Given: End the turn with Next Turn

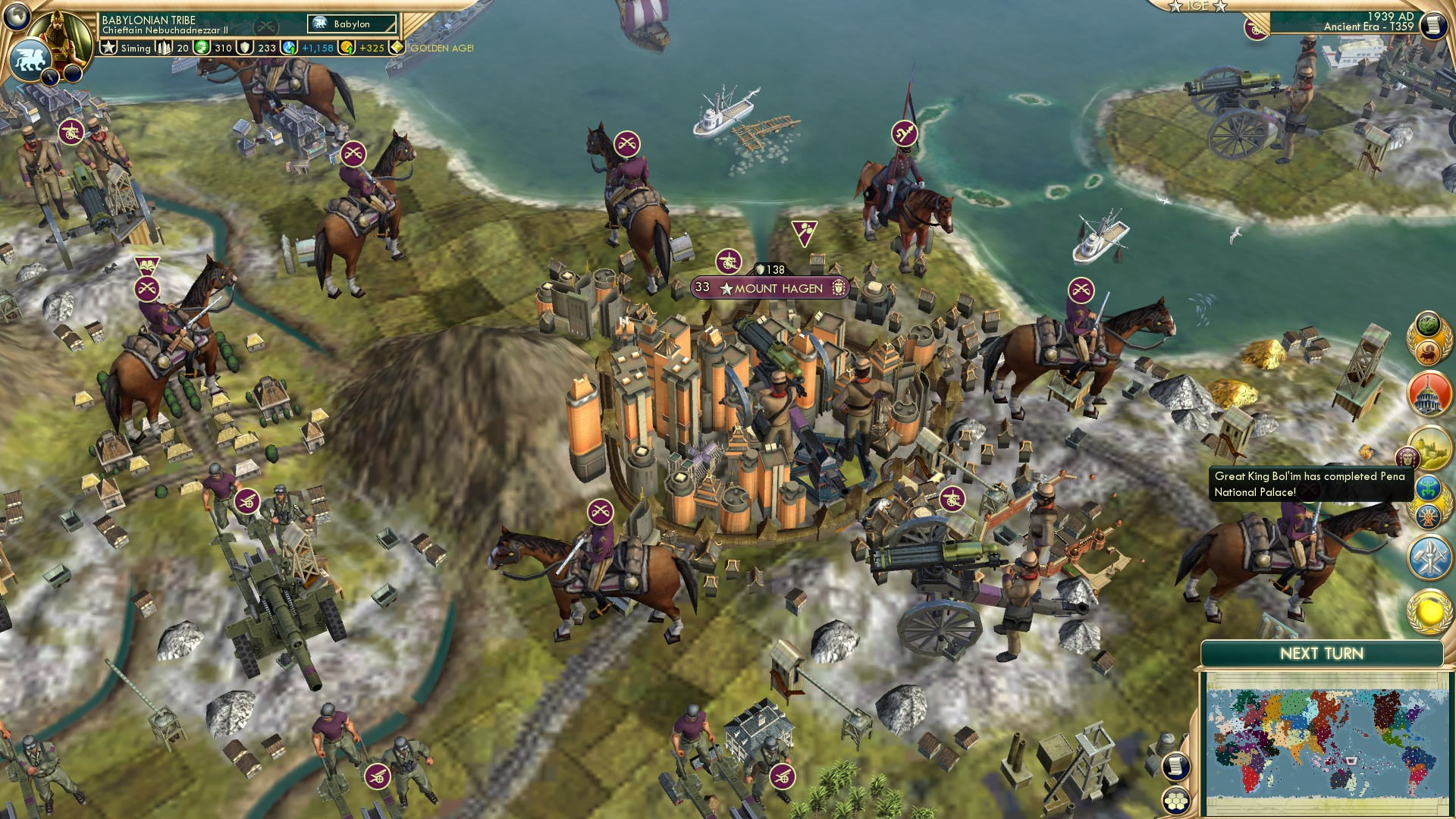Looking at the screenshot, I should click(1321, 654).
